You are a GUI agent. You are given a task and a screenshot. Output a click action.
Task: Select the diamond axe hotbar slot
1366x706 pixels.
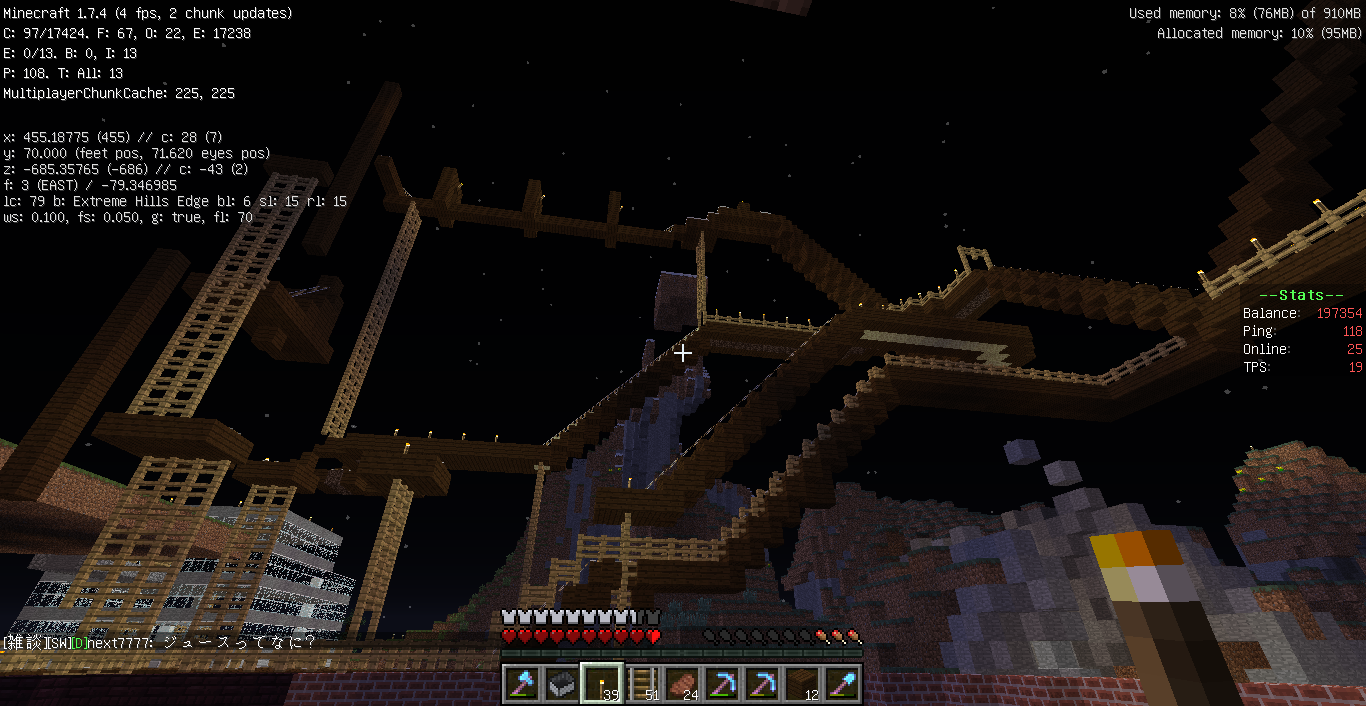(522, 684)
